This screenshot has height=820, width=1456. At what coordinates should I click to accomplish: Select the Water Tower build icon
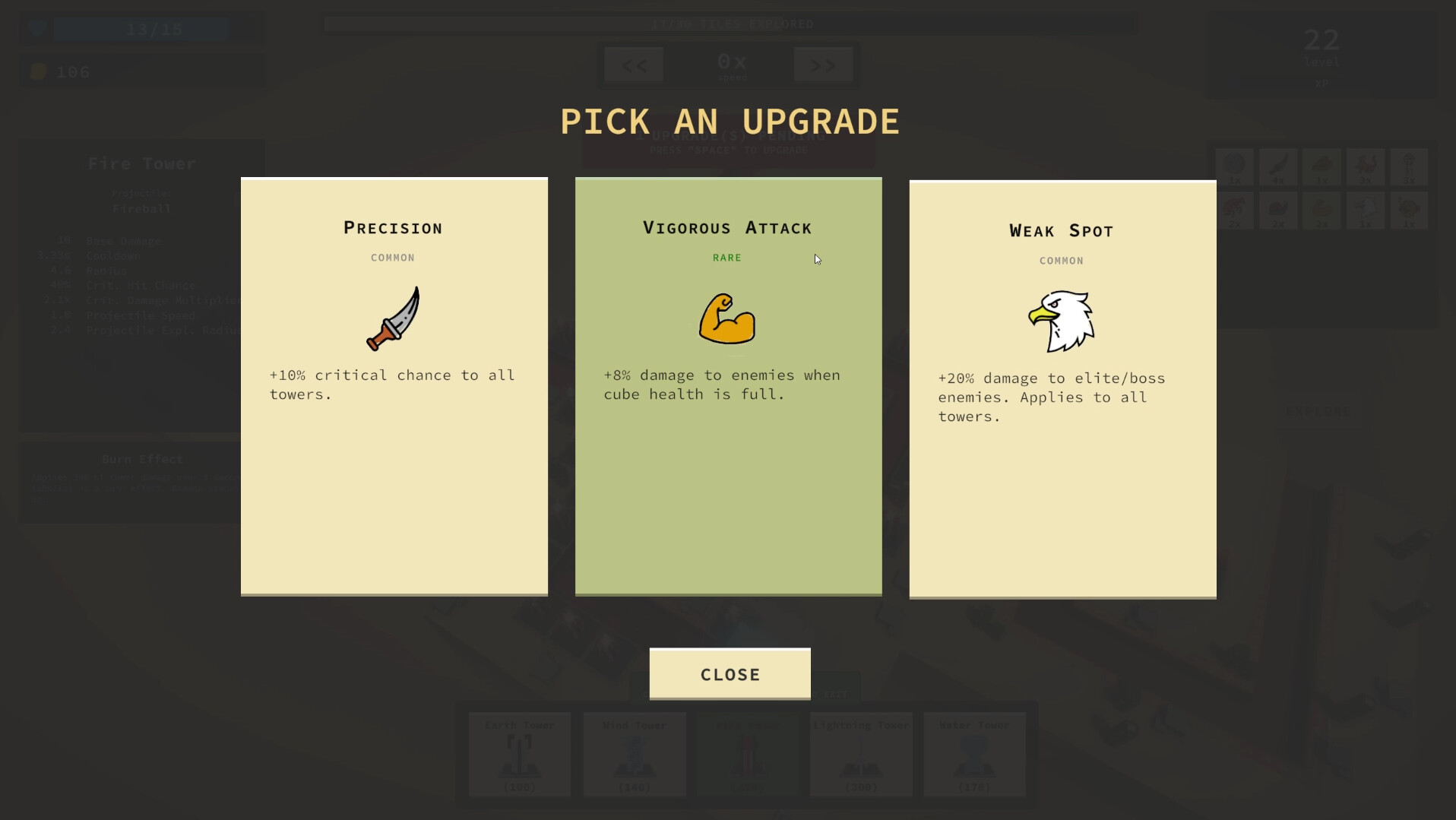[973, 754]
